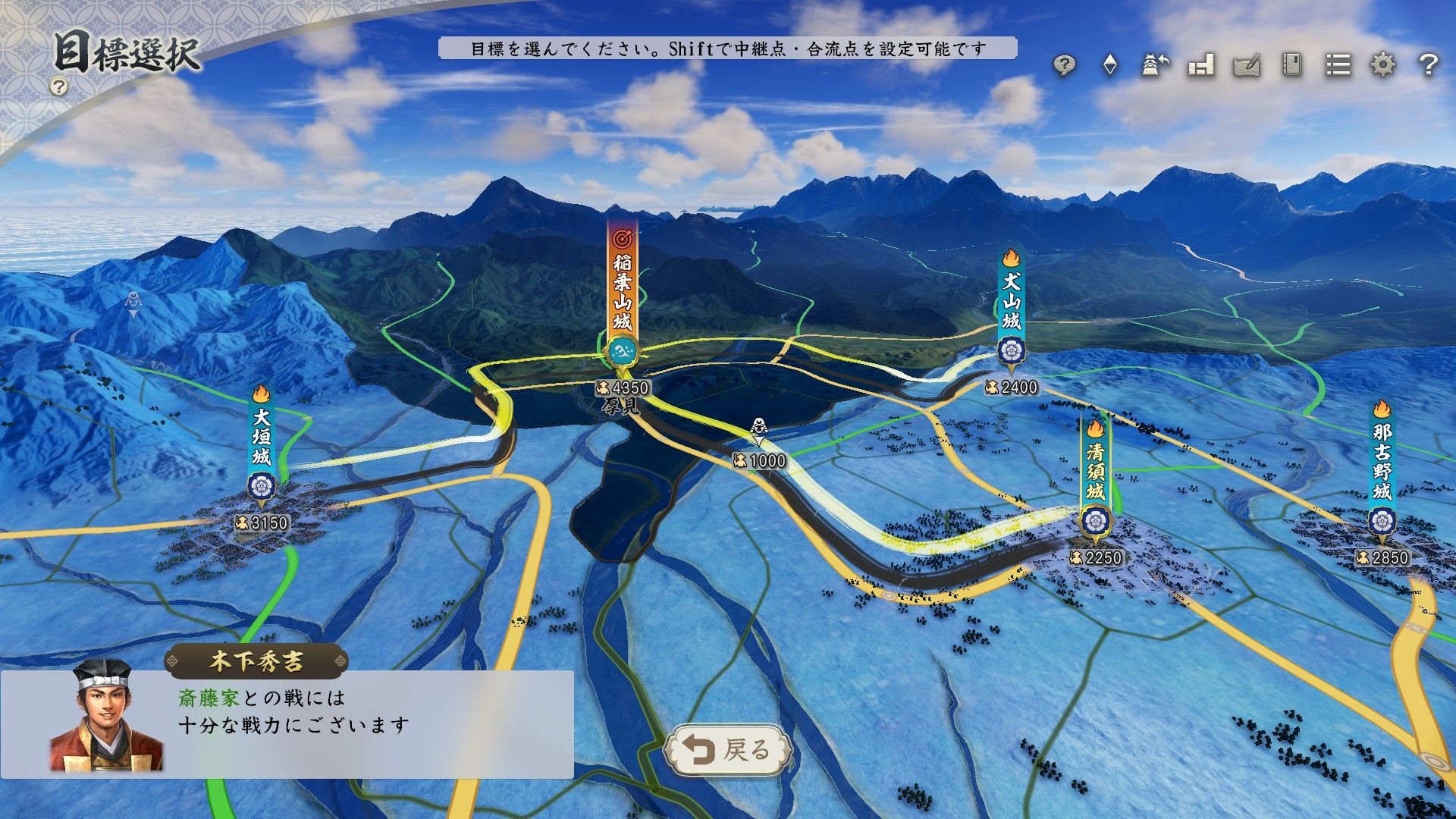Click the compass diamond icon

(x=1110, y=65)
